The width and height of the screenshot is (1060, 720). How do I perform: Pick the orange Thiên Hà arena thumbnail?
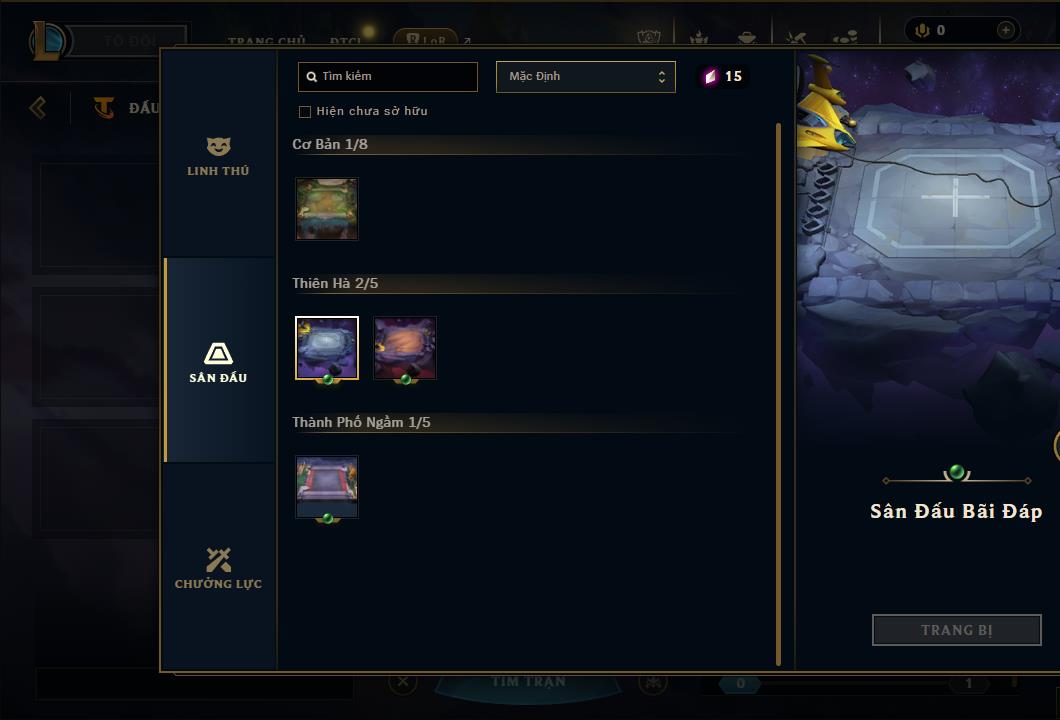(x=405, y=348)
